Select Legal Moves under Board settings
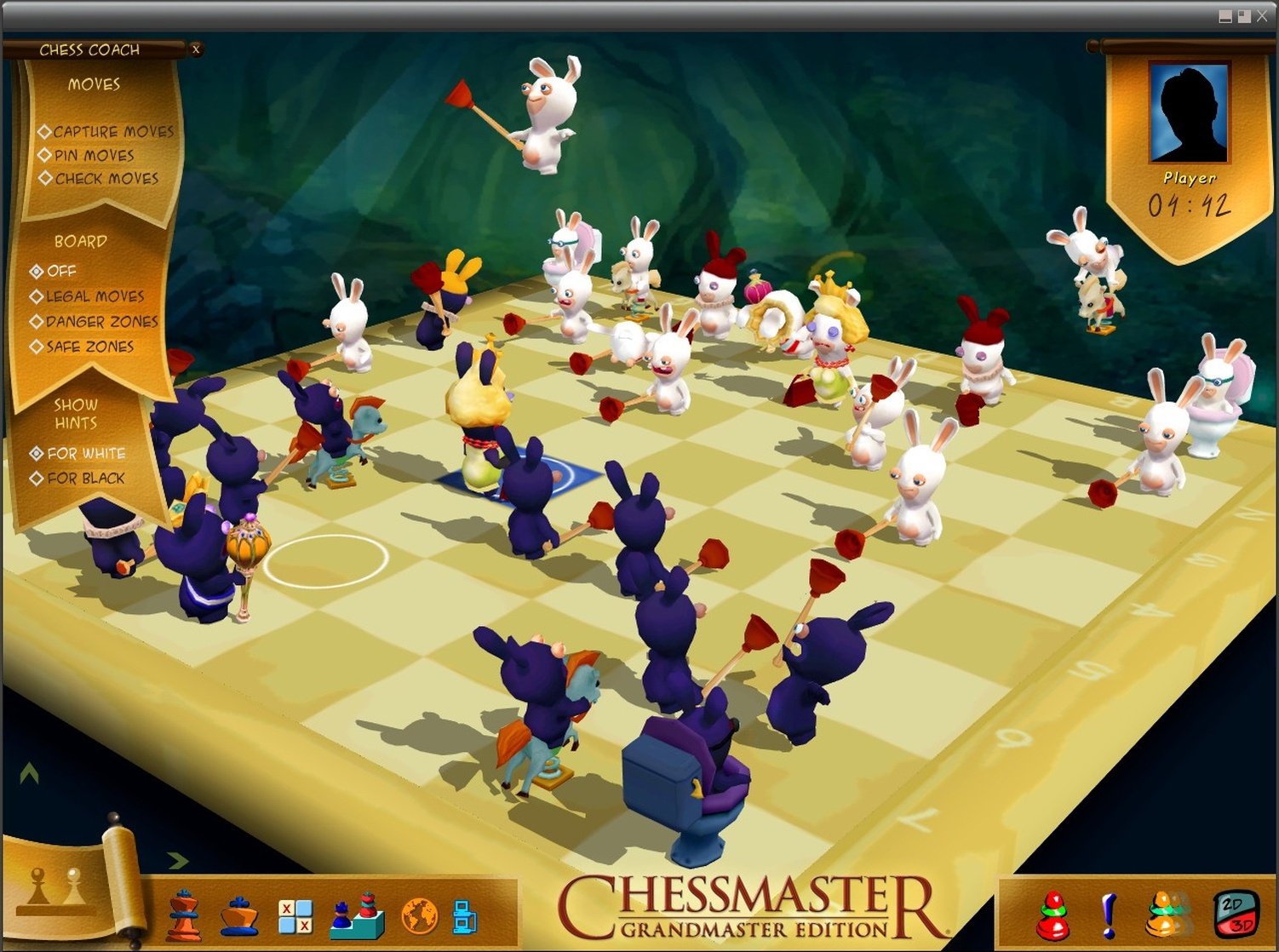The width and height of the screenshot is (1279, 952). [x=36, y=296]
